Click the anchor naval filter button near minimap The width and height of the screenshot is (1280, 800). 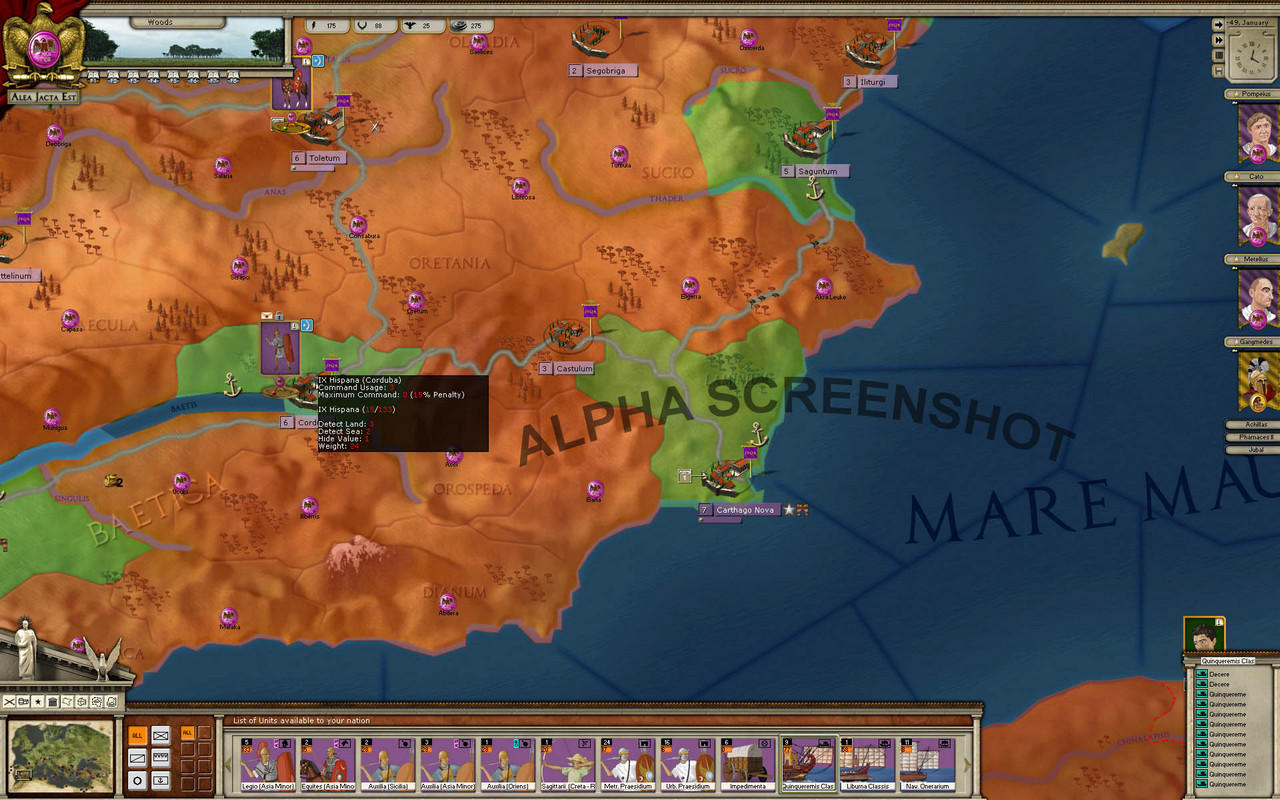[x=161, y=781]
